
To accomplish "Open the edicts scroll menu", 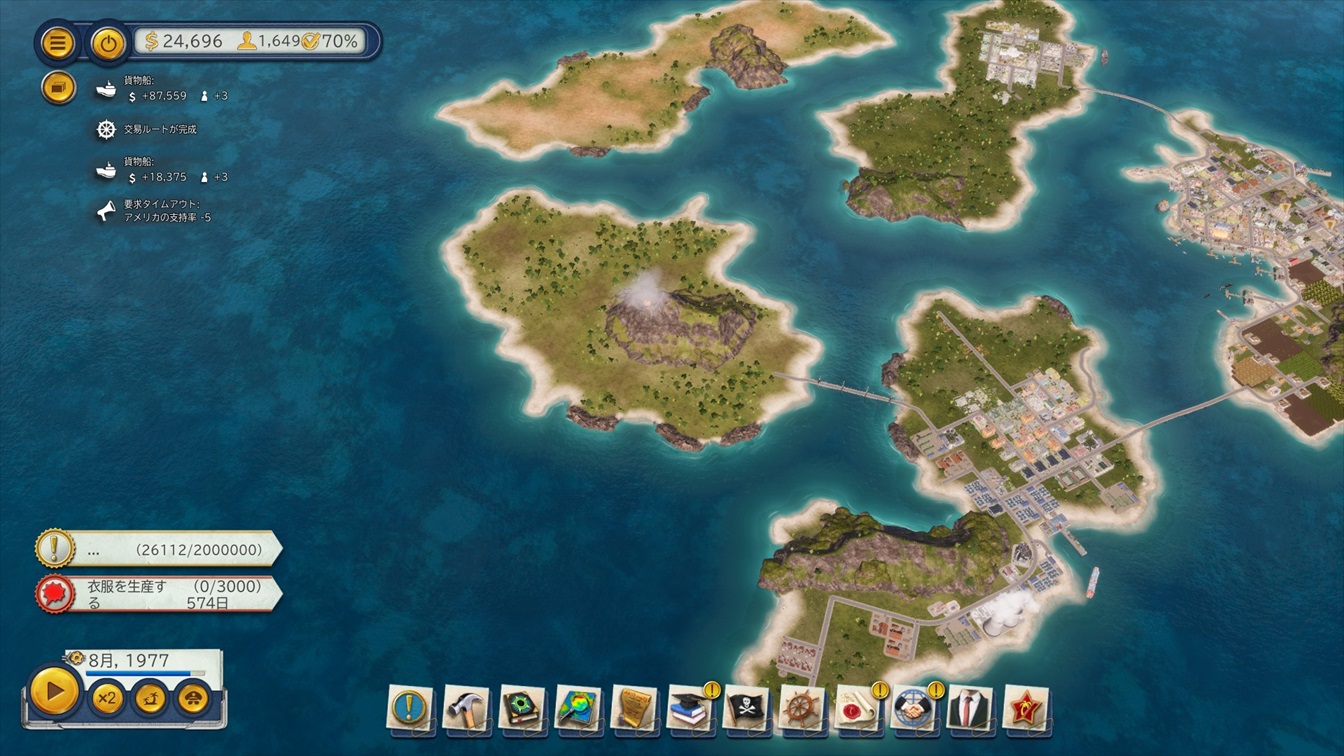I will tap(634, 707).
